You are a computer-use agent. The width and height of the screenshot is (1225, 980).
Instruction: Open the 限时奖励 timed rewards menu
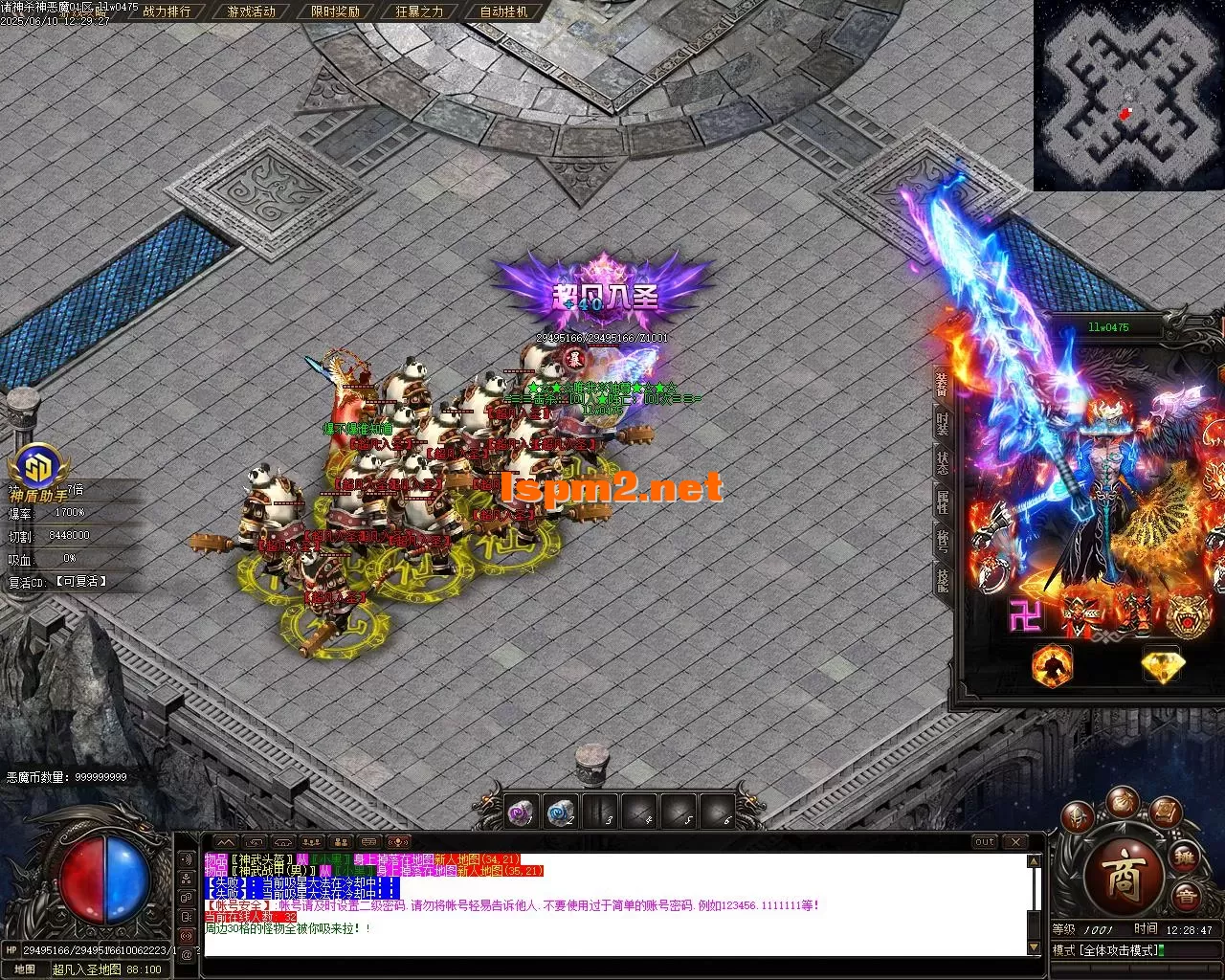click(335, 12)
